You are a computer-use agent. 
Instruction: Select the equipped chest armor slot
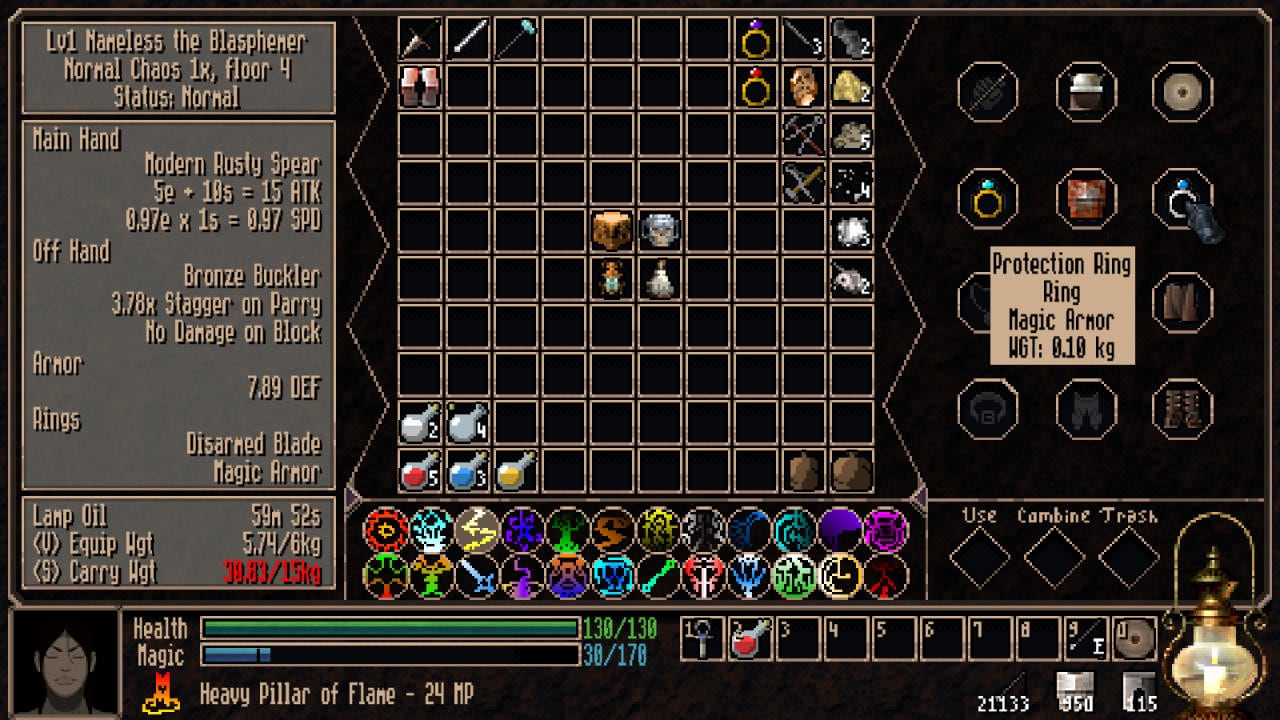pyautogui.click(x=1085, y=198)
